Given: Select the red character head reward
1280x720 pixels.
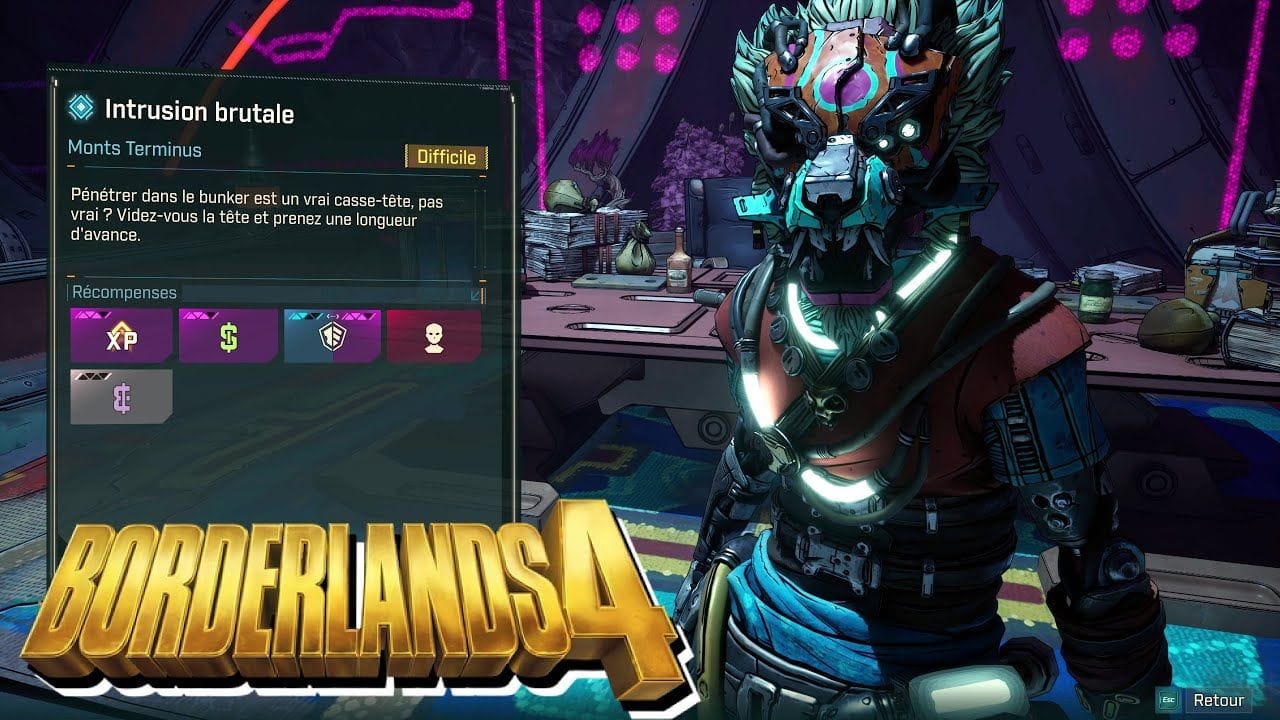Looking at the screenshot, I should 434,336.
